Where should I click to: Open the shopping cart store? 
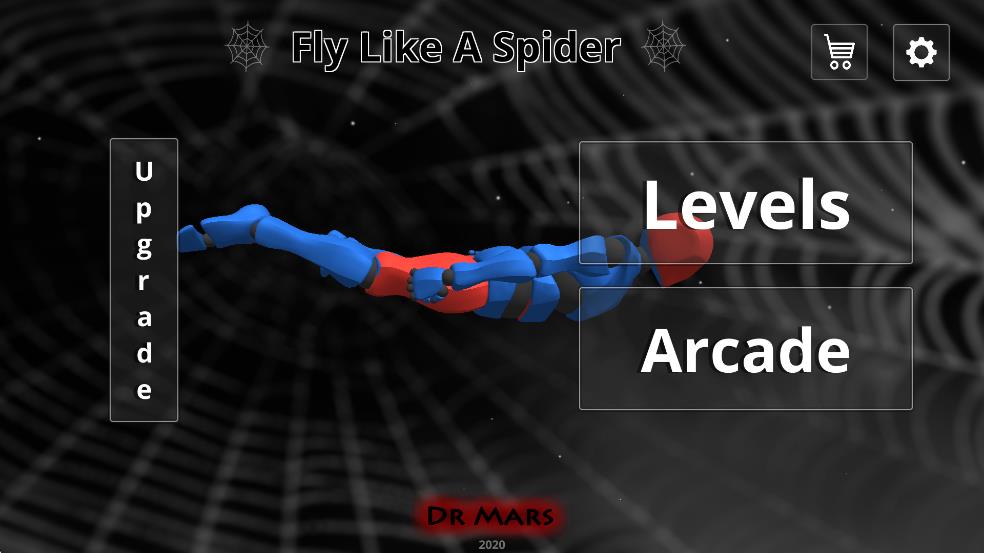839,52
